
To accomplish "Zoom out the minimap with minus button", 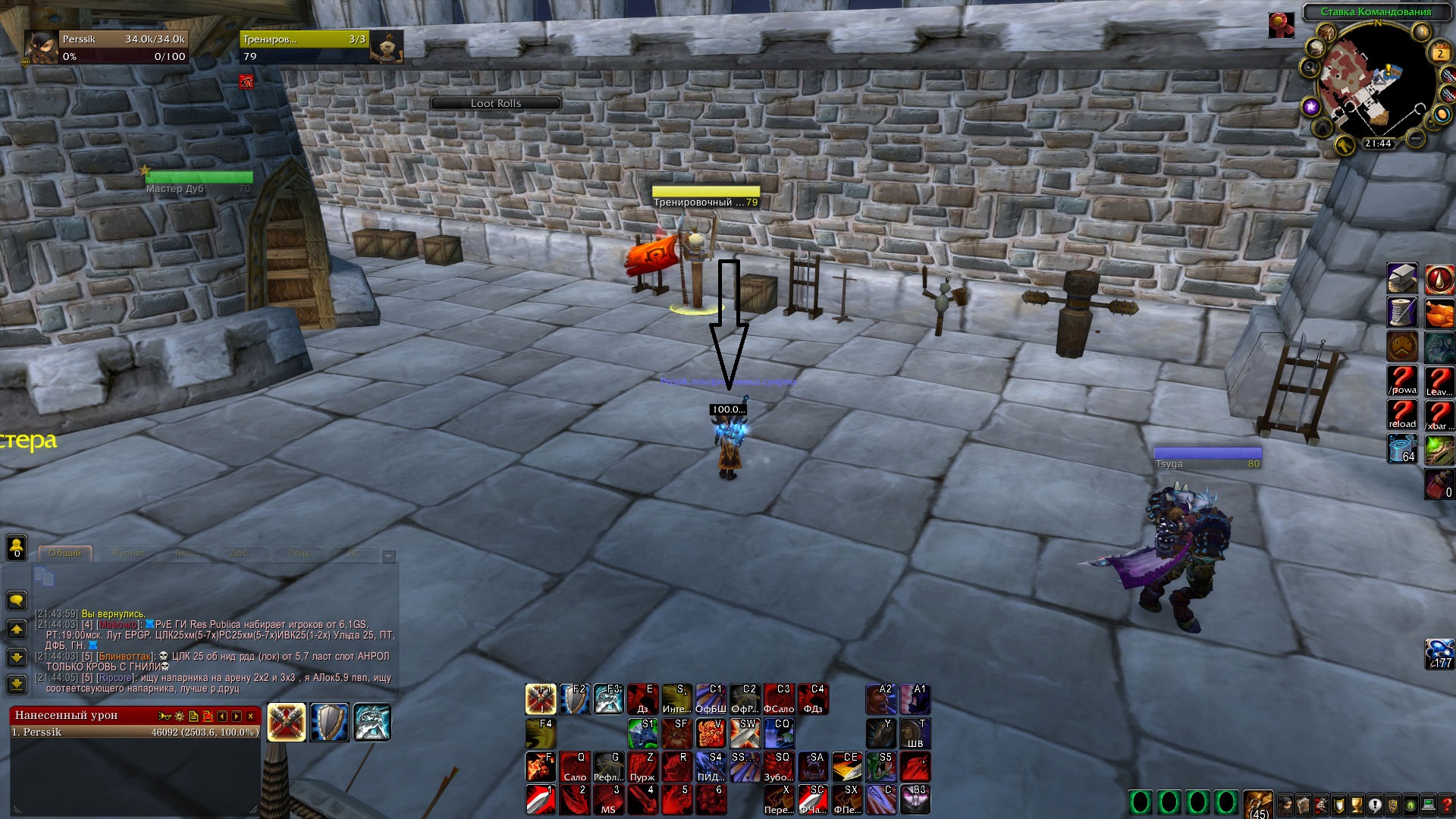I will (x=1415, y=138).
